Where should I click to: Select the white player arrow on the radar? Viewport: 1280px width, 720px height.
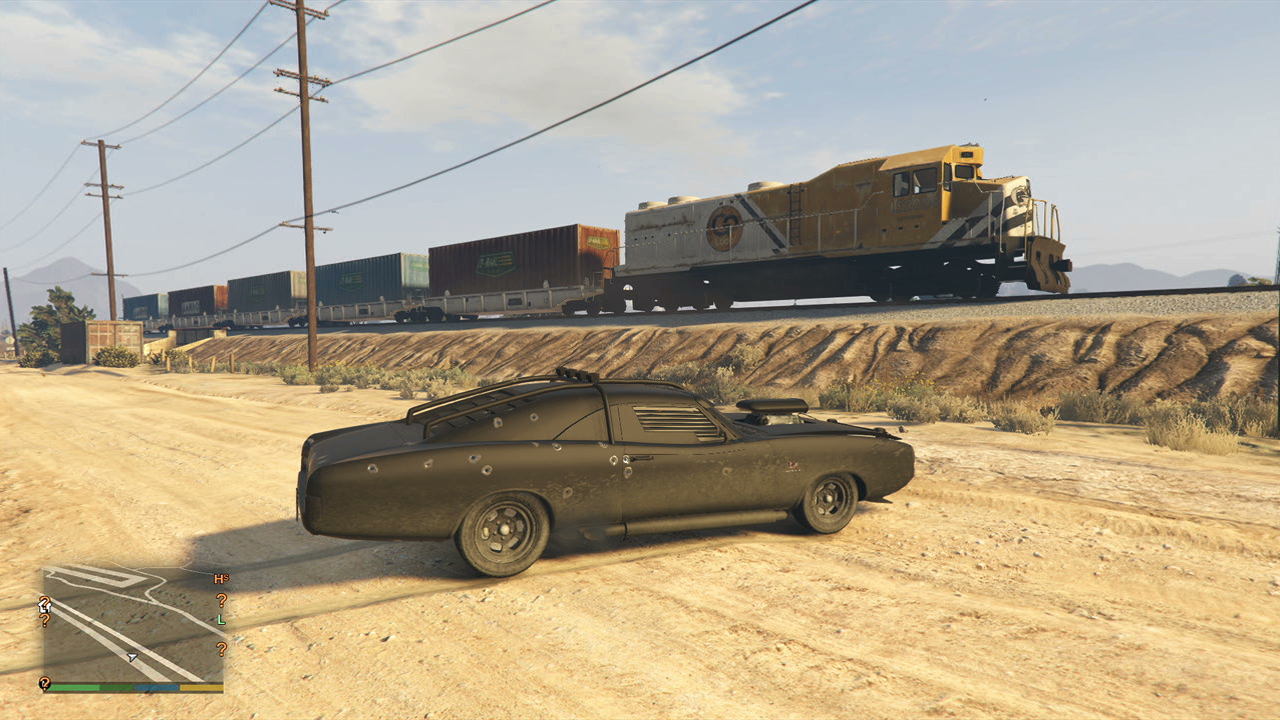[132, 656]
